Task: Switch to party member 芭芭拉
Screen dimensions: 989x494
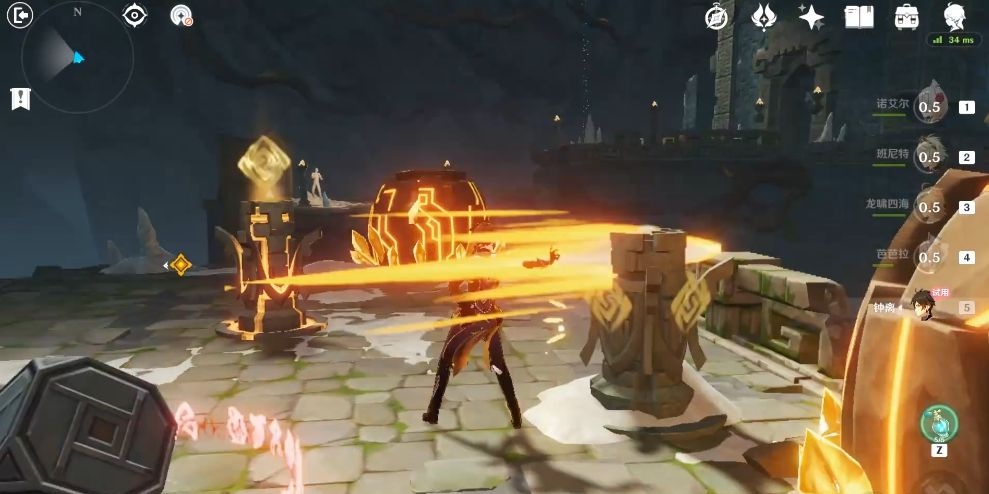Action: pos(929,256)
